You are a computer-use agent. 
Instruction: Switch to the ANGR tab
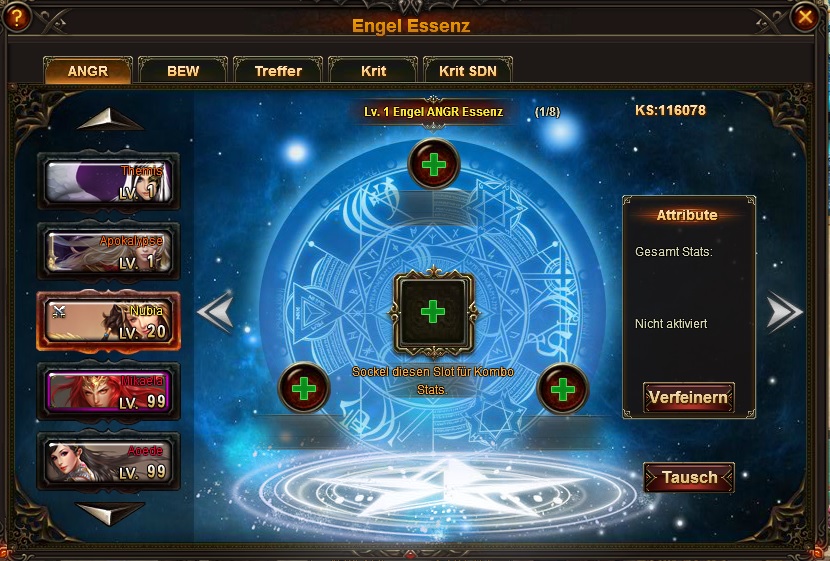88,71
